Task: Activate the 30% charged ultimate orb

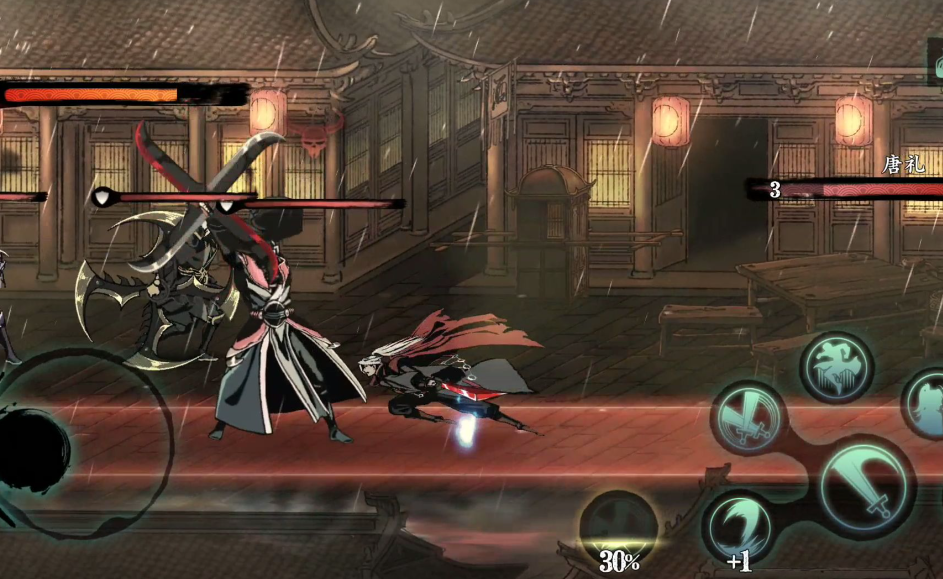Action: 619,527
